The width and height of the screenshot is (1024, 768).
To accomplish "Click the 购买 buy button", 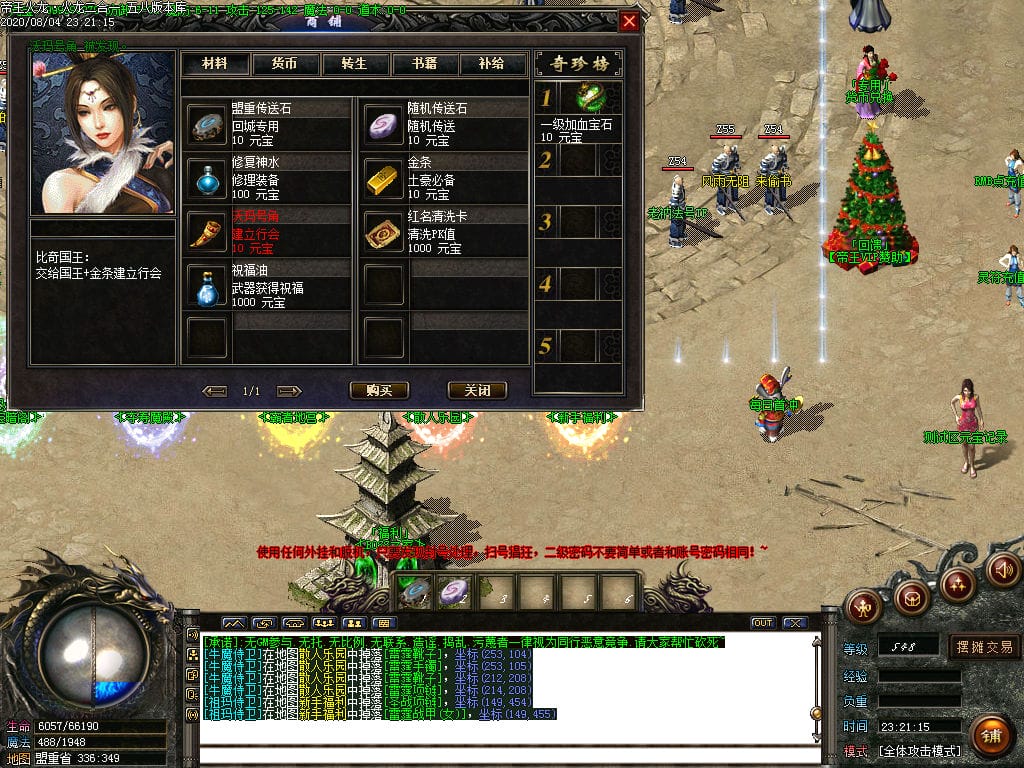I will point(379,390).
